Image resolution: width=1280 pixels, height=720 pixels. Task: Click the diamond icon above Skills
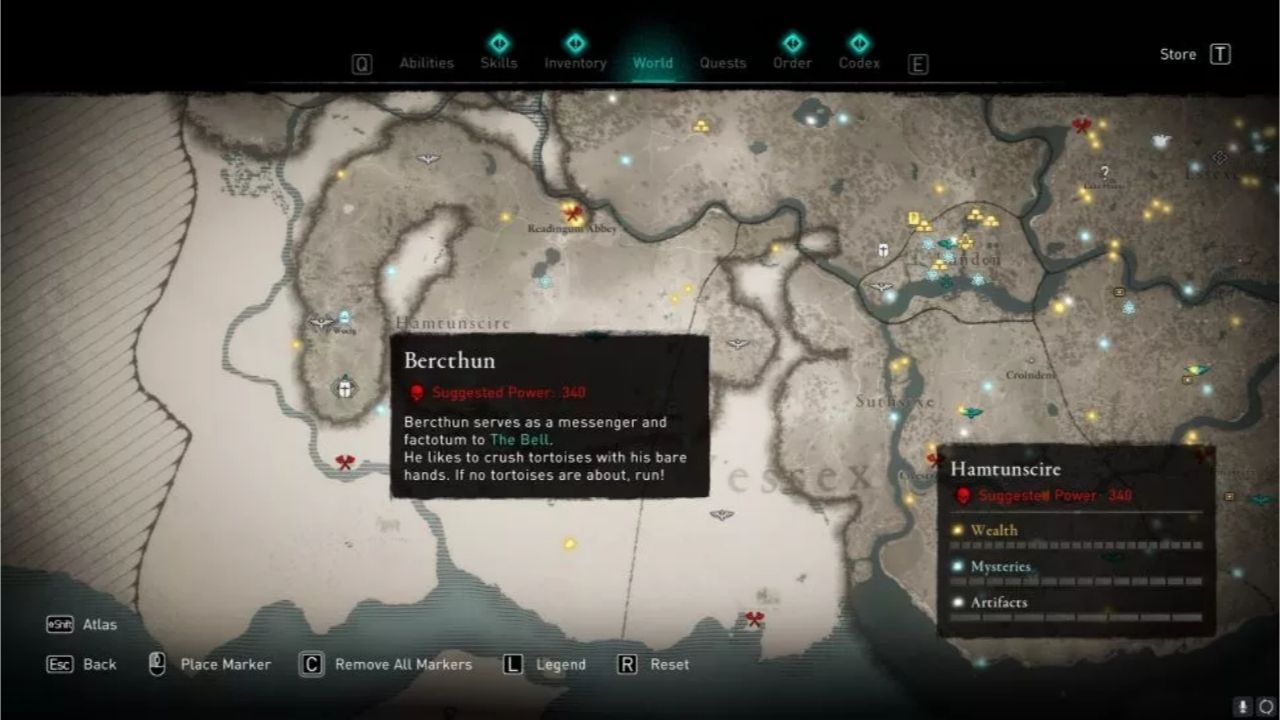[x=499, y=44]
